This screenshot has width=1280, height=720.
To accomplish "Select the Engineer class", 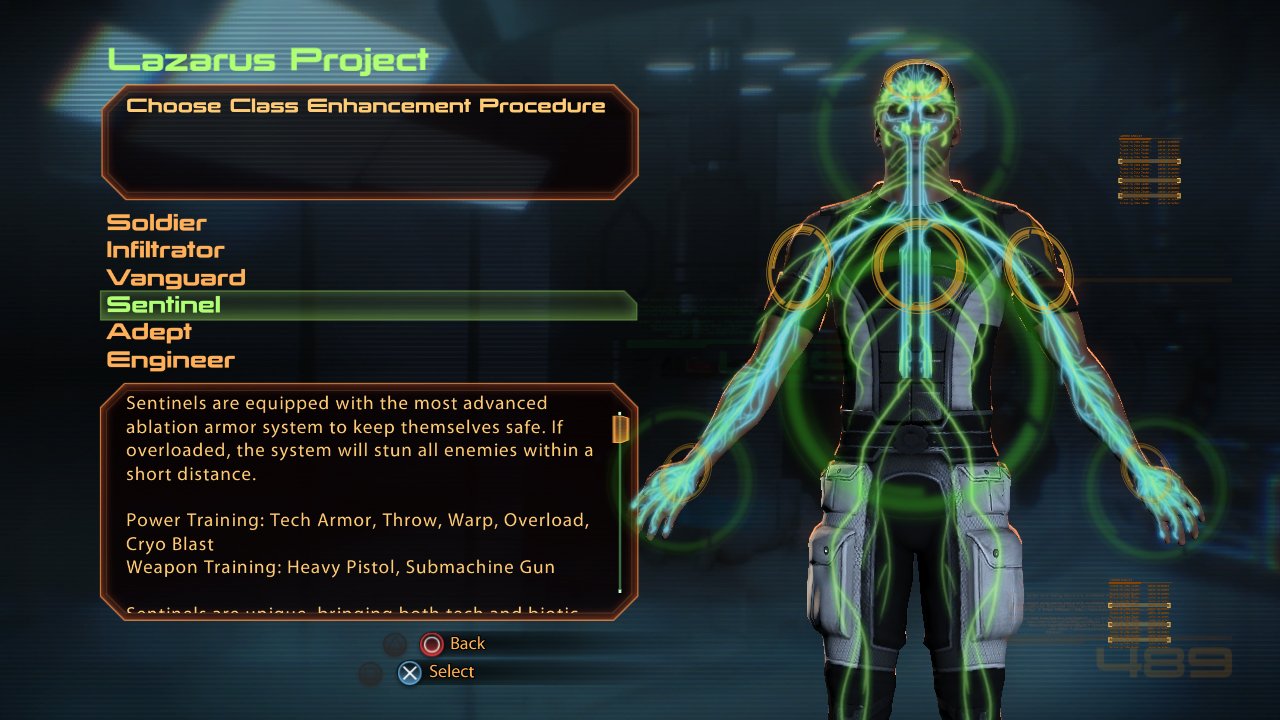I will (x=171, y=360).
